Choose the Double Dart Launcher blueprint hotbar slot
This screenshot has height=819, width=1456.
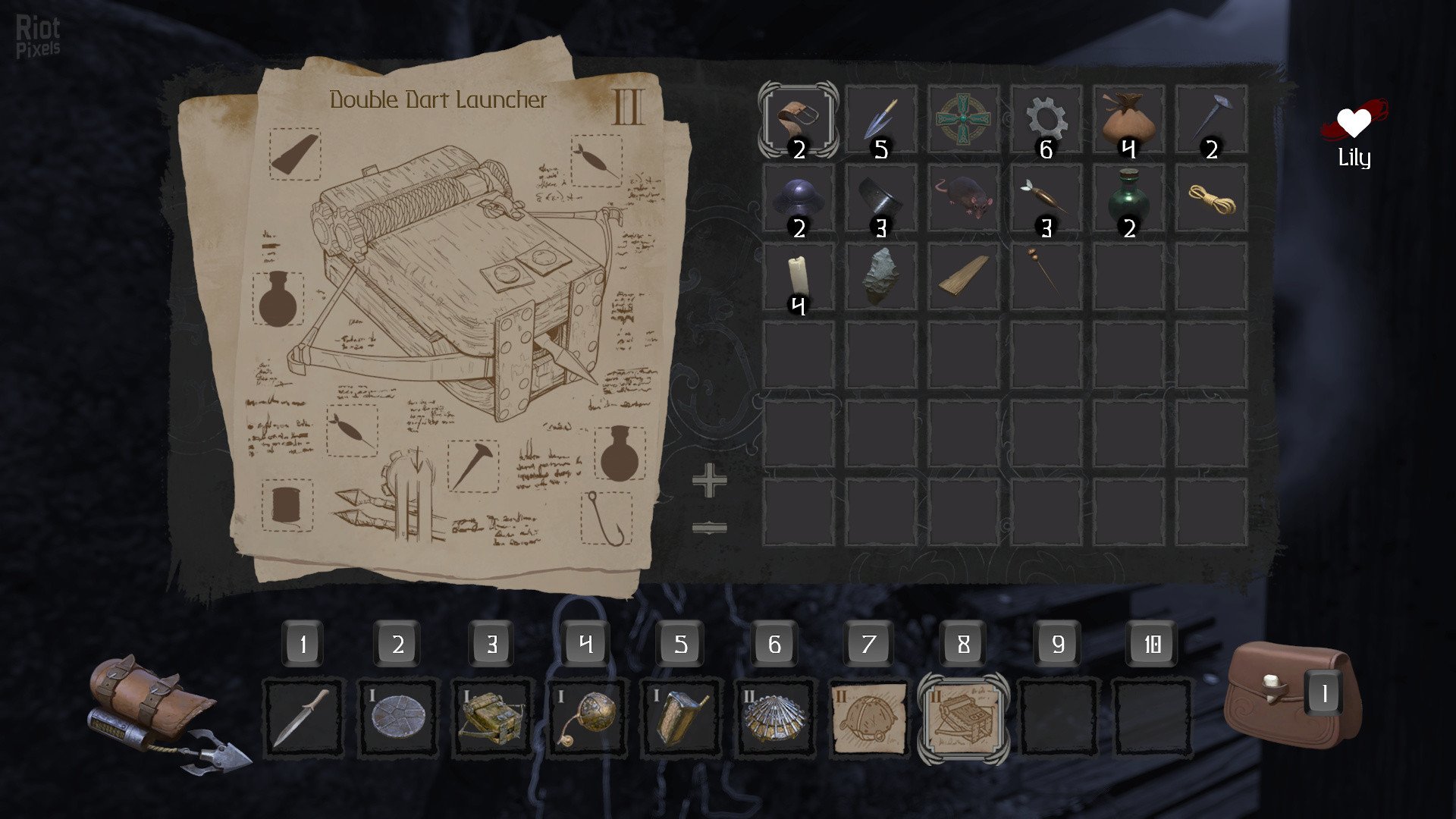(x=963, y=718)
